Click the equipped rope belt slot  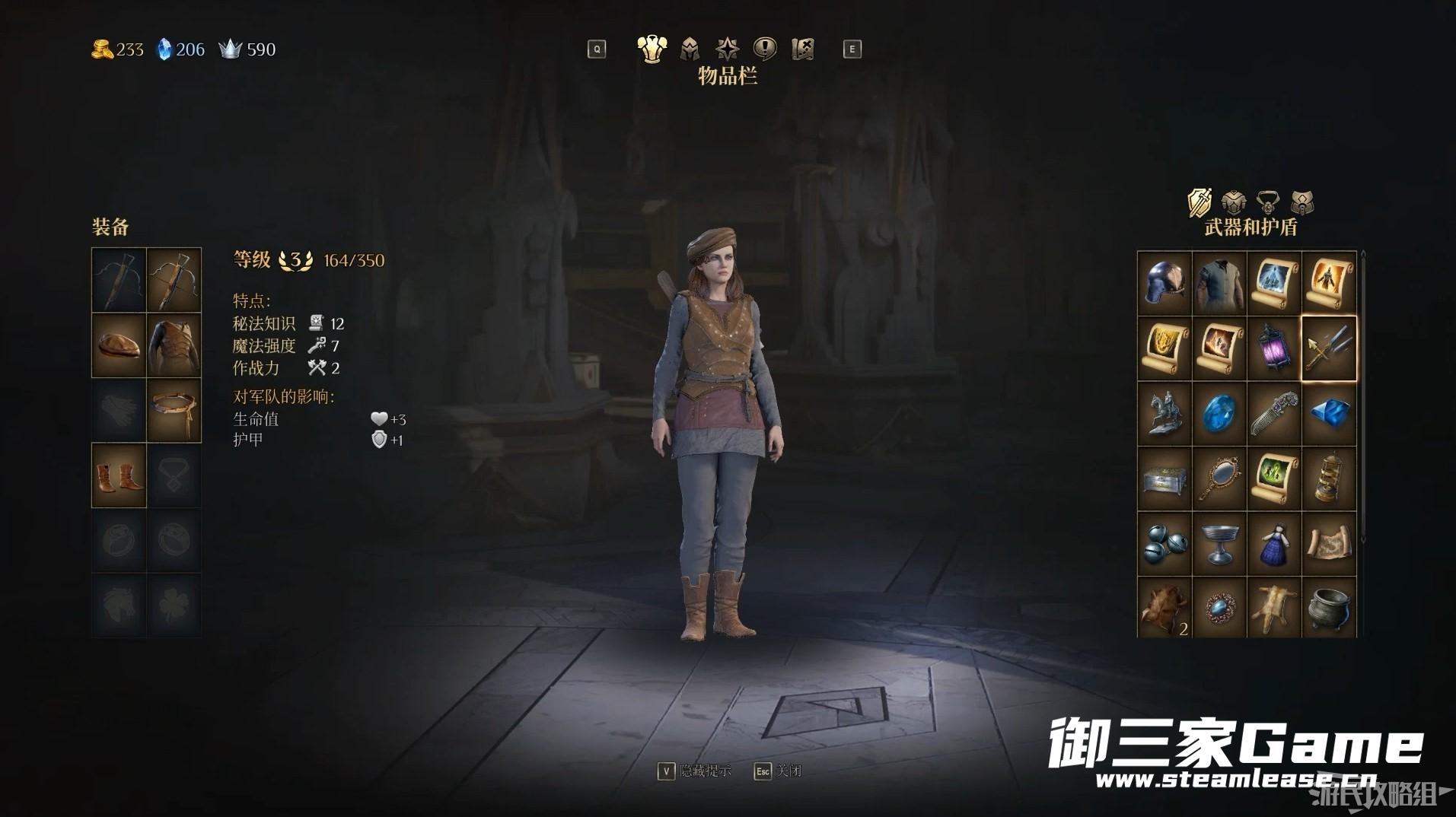click(174, 411)
